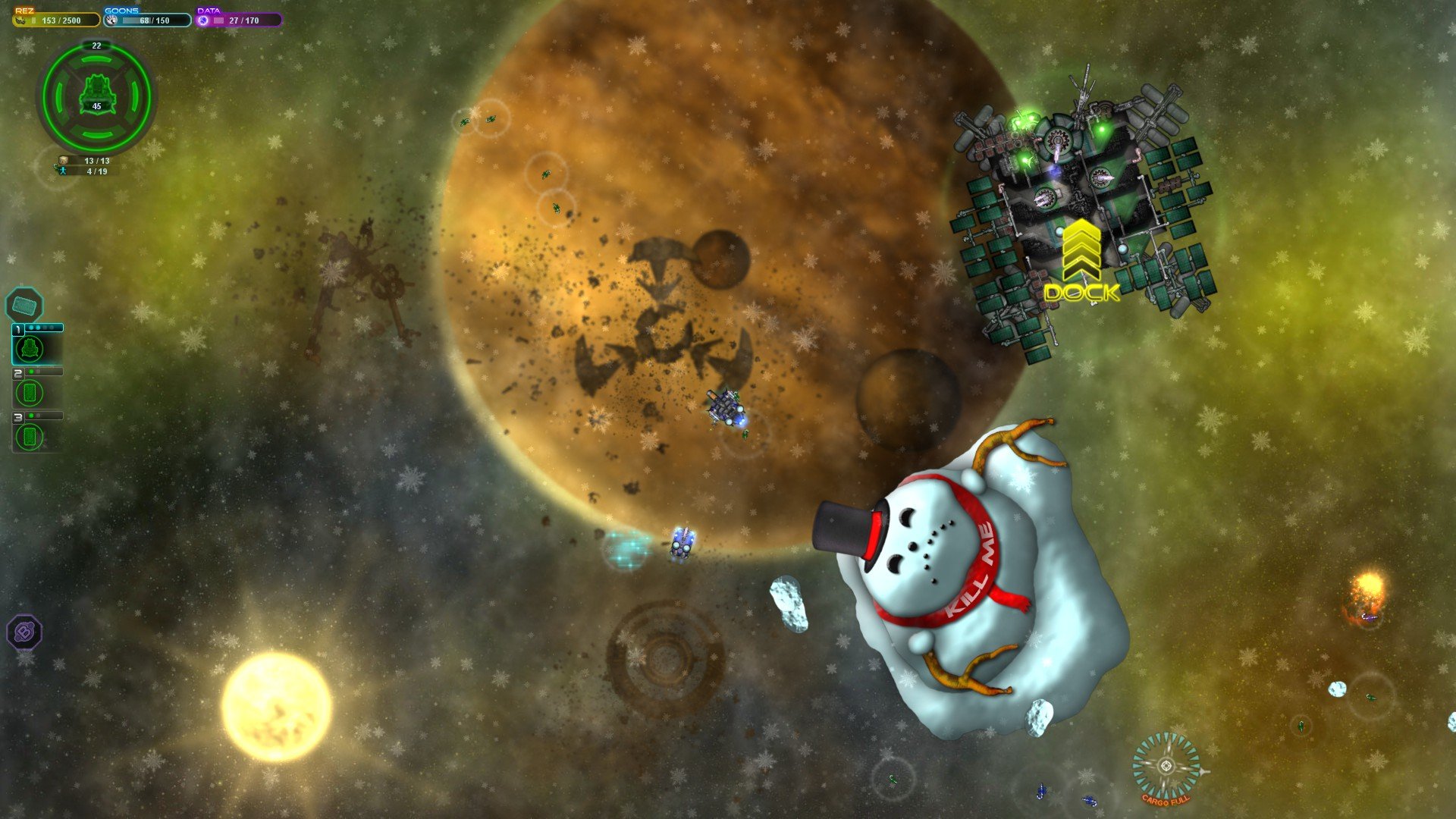Select the ship in slot 2
Screen dimensions: 1456x819
(30, 392)
